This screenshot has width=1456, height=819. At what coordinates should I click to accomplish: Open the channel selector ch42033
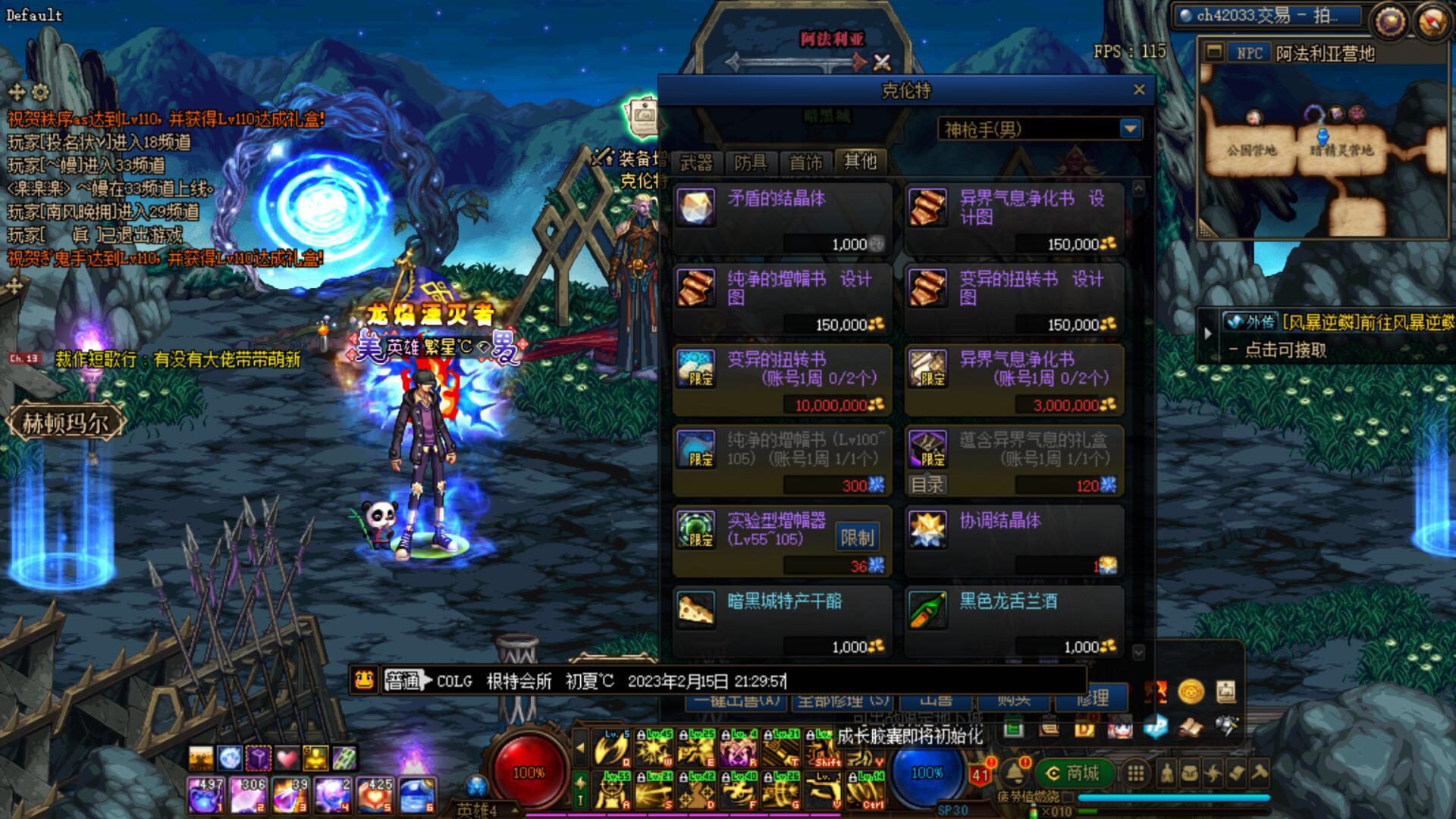pos(1266,16)
